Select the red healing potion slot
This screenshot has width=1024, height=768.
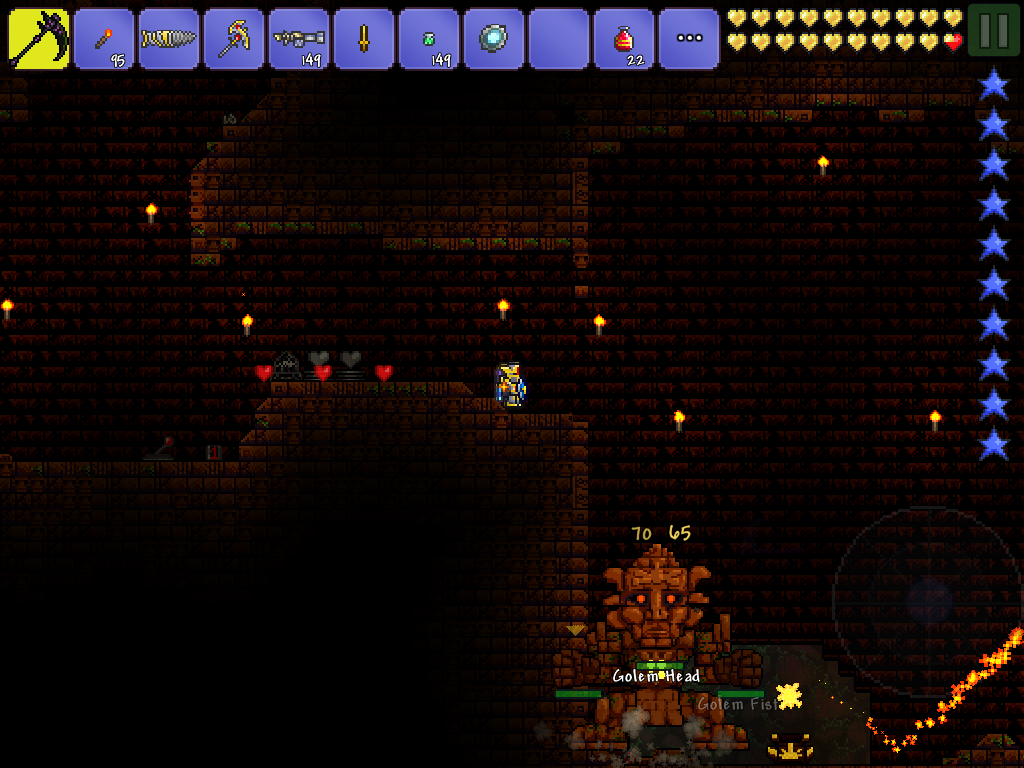624,39
